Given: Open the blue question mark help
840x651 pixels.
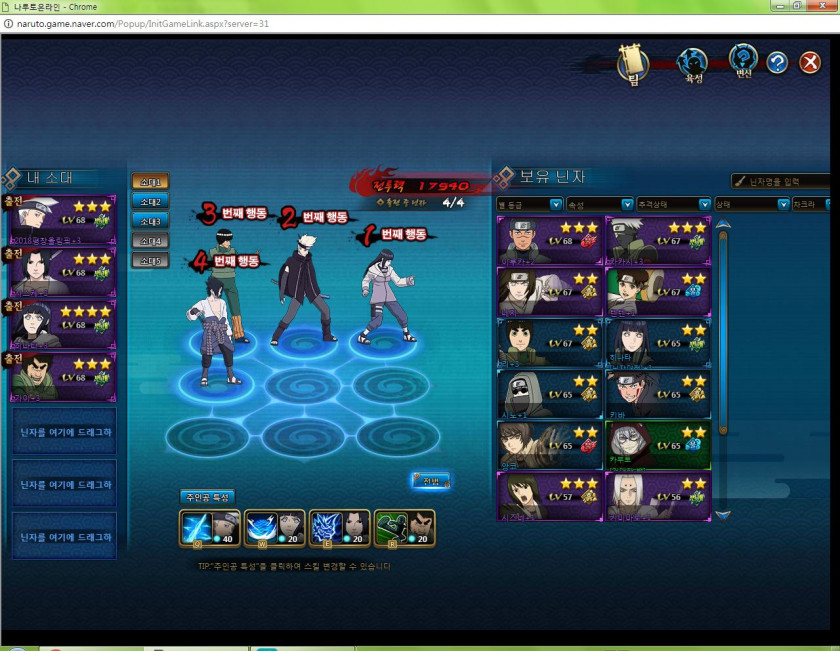Looking at the screenshot, I should 778,63.
